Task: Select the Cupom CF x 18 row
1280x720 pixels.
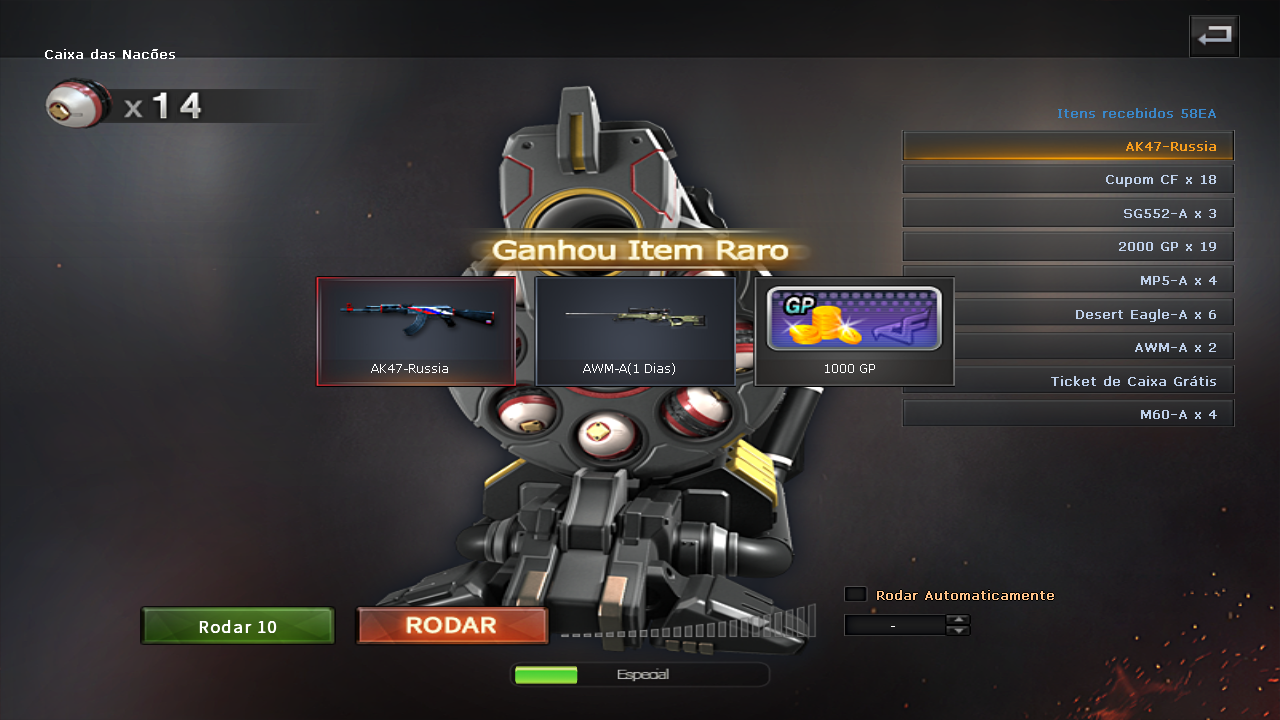Action: tap(1068, 179)
